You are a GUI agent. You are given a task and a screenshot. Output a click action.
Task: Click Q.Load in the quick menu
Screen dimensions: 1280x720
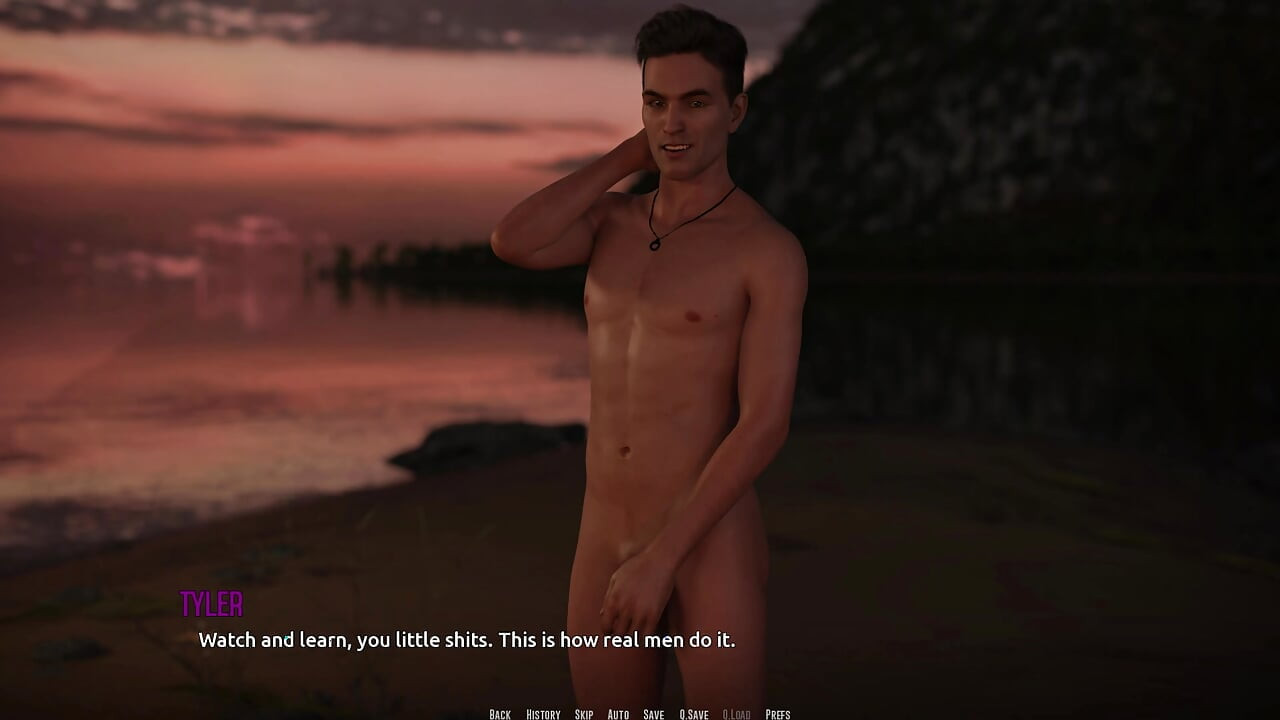[736, 714]
